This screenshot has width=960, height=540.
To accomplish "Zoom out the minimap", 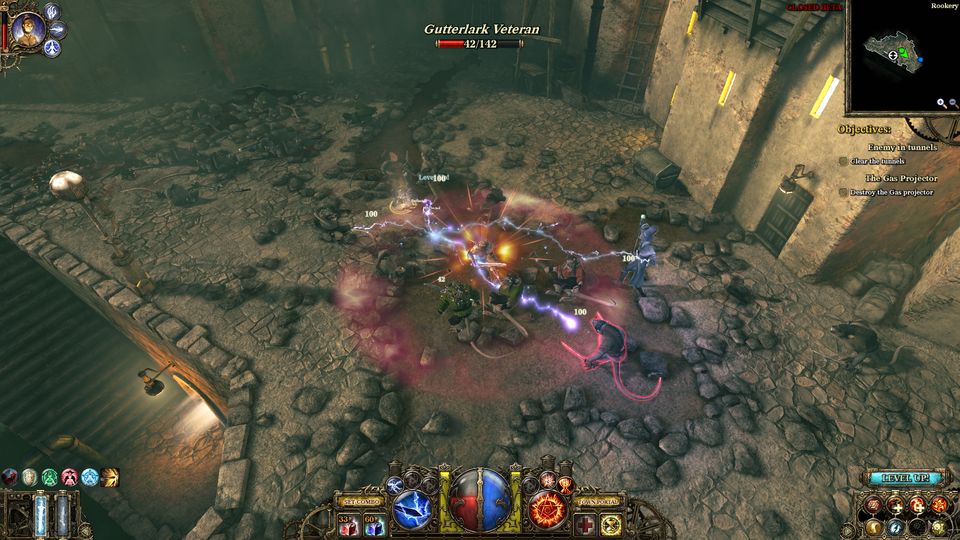I will click(953, 103).
